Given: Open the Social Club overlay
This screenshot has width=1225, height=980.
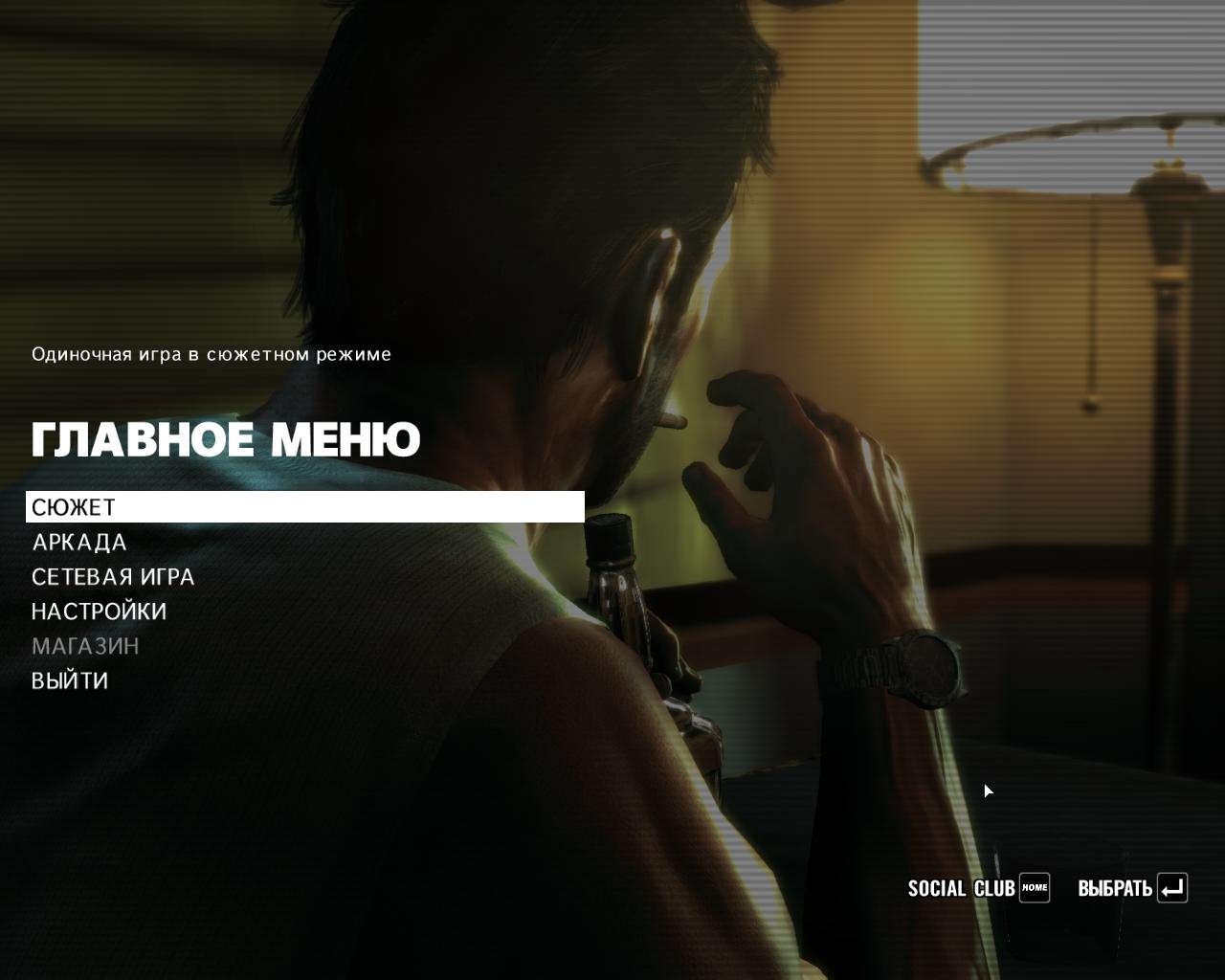Looking at the screenshot, I should (x=978, y=888).
